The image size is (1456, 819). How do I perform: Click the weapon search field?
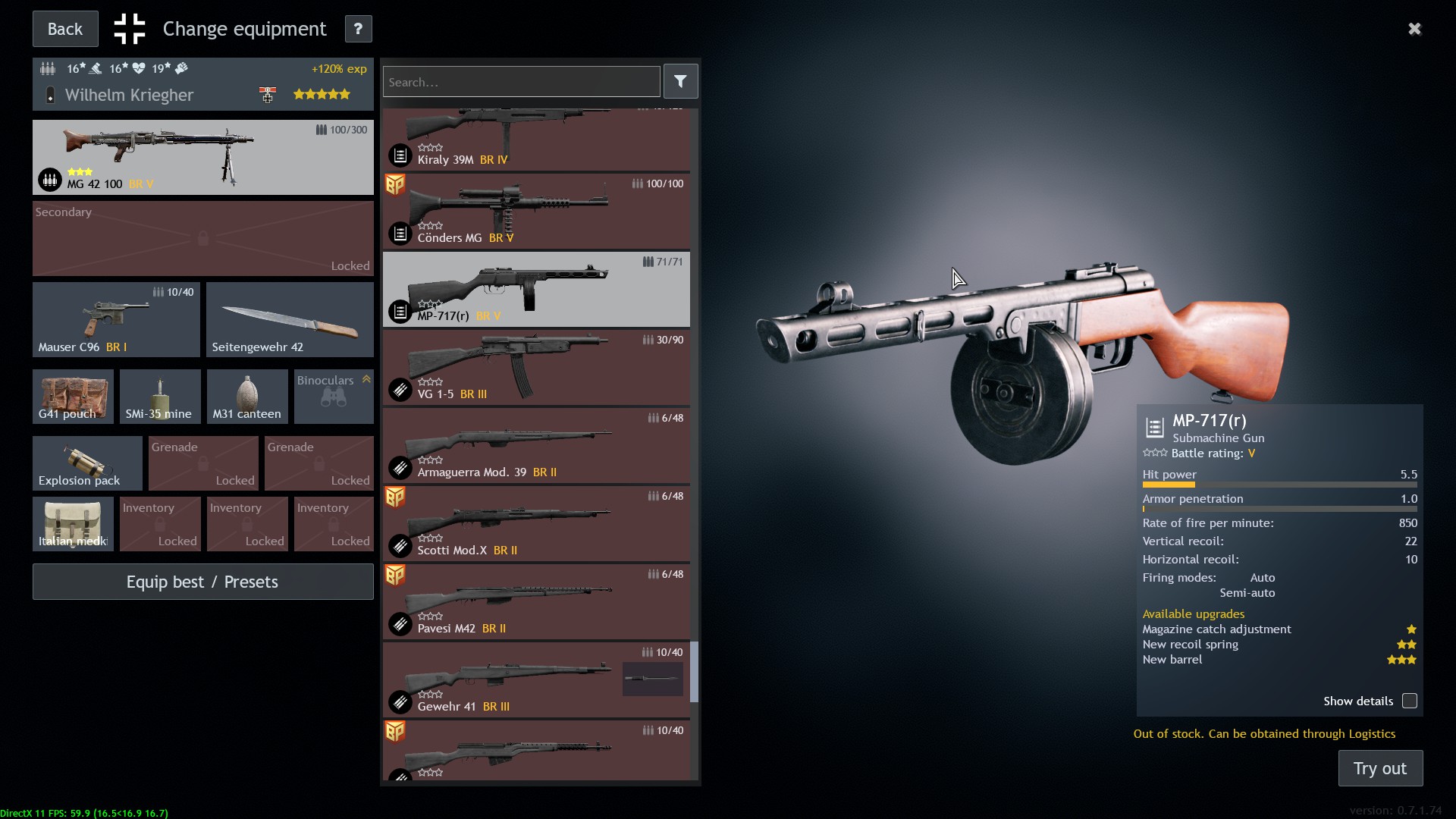[521, 82]
